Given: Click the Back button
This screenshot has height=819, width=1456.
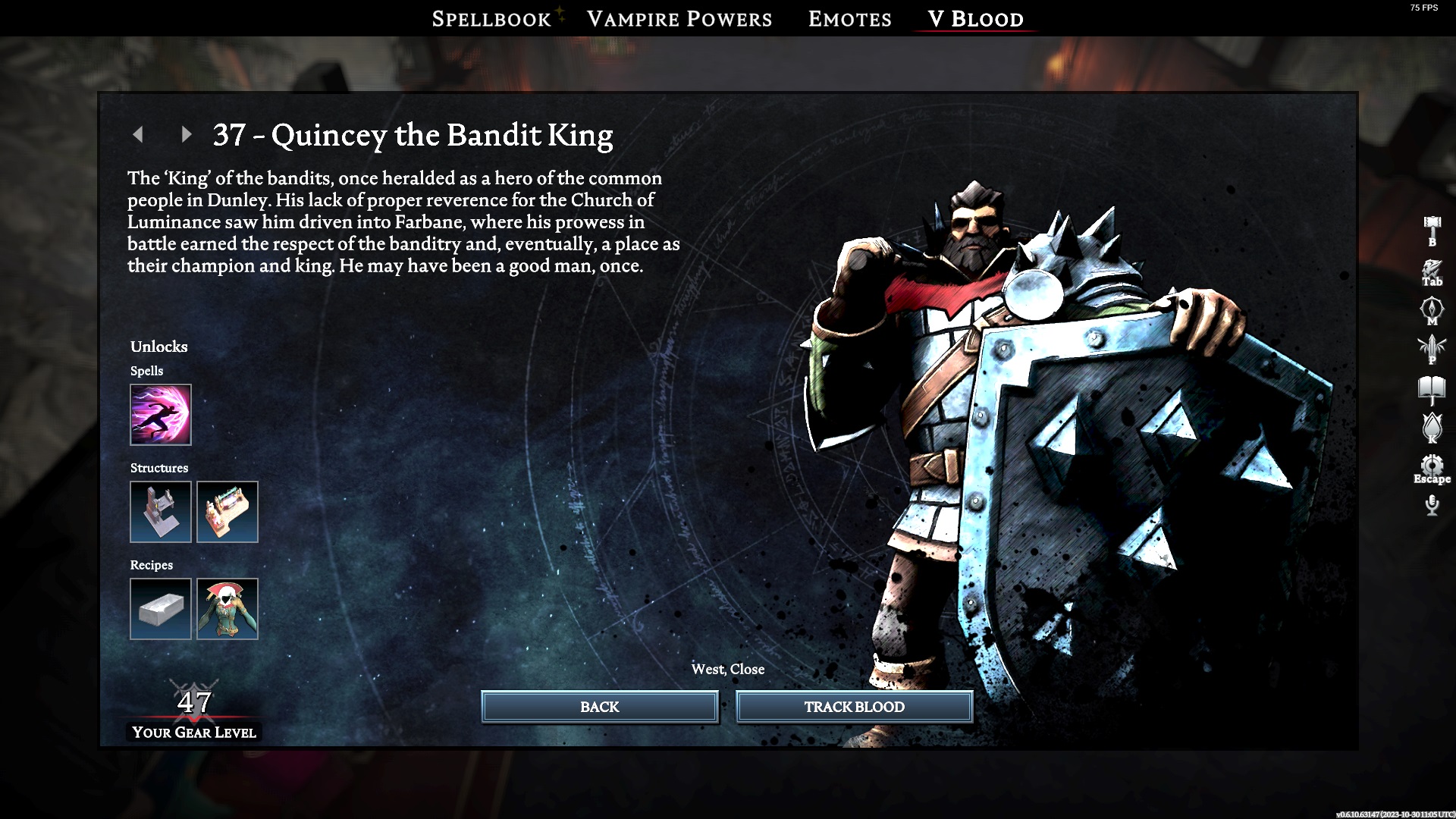Looking at the screenshot, I should point(599,706).
